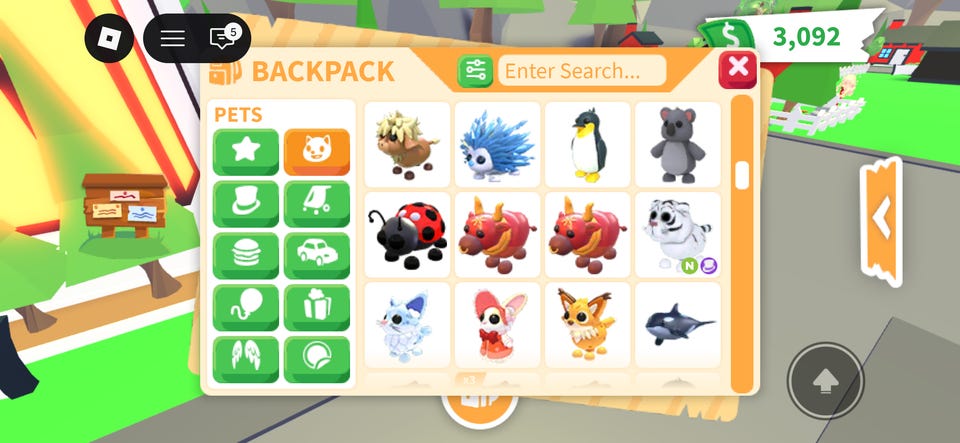Select the white tiger pet
Viewport: 960px width, 443px height.
pos(677,234)
